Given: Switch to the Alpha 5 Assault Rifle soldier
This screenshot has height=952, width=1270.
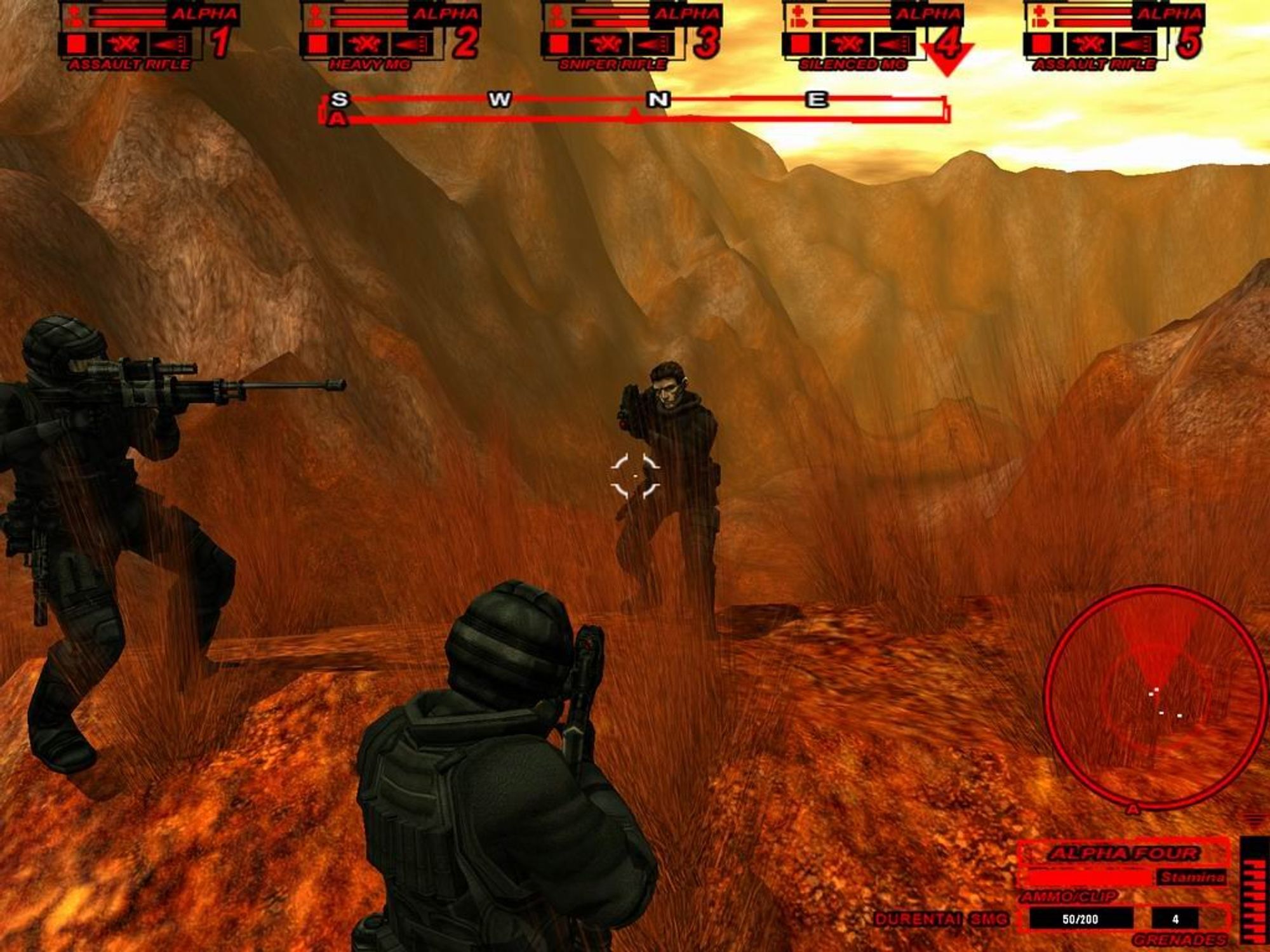Looking at the screenshot, I should (1113, 35).
